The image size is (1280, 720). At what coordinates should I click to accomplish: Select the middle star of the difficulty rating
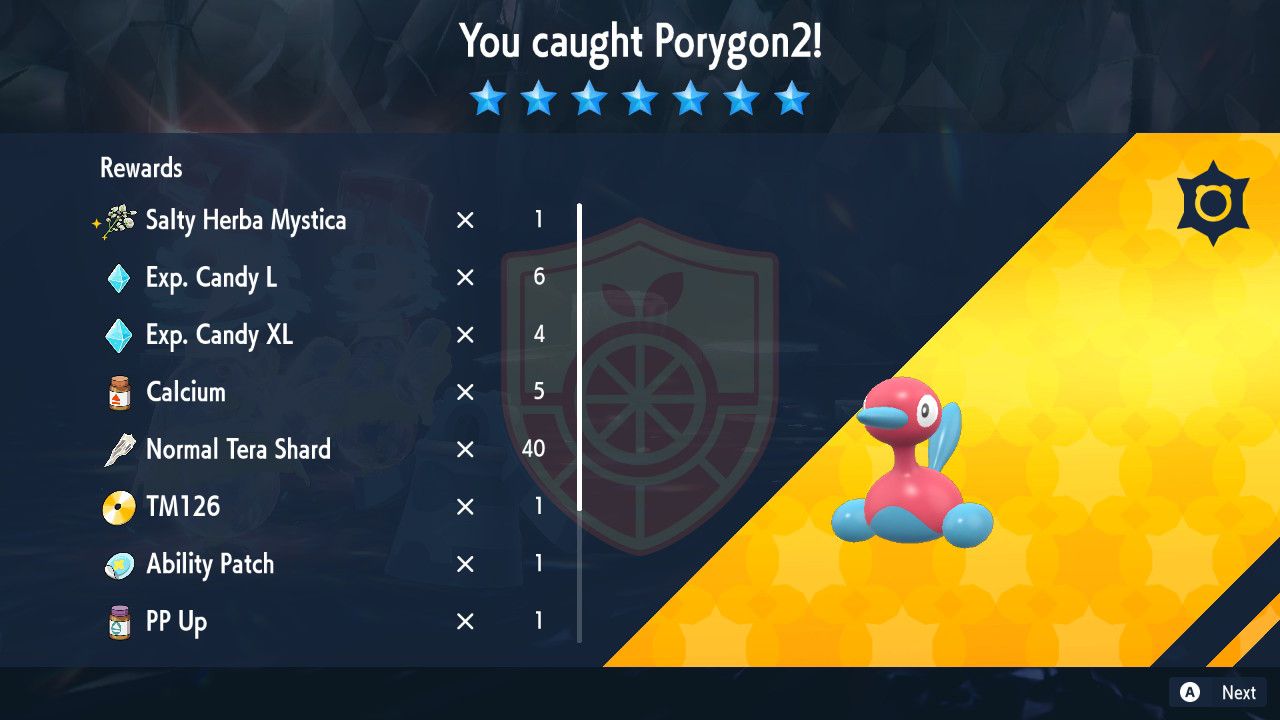click(x=640, y=98)
